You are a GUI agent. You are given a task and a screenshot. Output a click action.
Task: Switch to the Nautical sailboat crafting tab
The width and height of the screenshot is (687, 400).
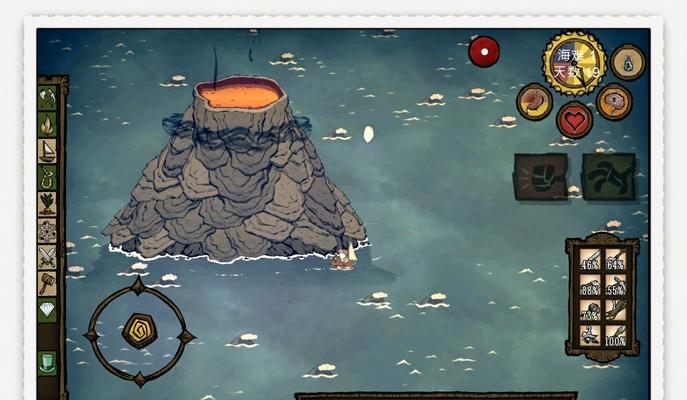pyautogui.click(x=47, y=151)
